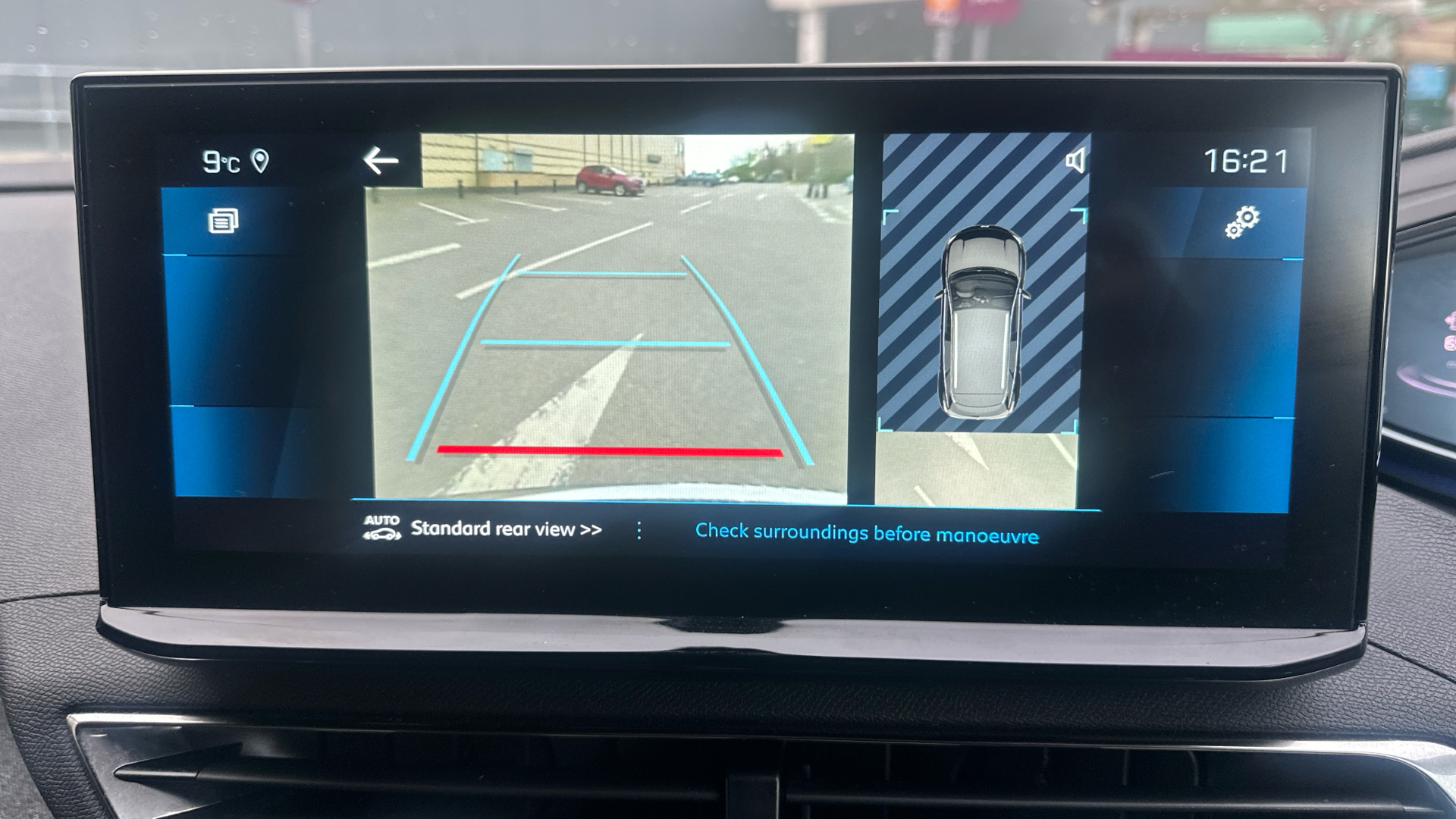Tap the back arrow button

(x=381, y=161)
